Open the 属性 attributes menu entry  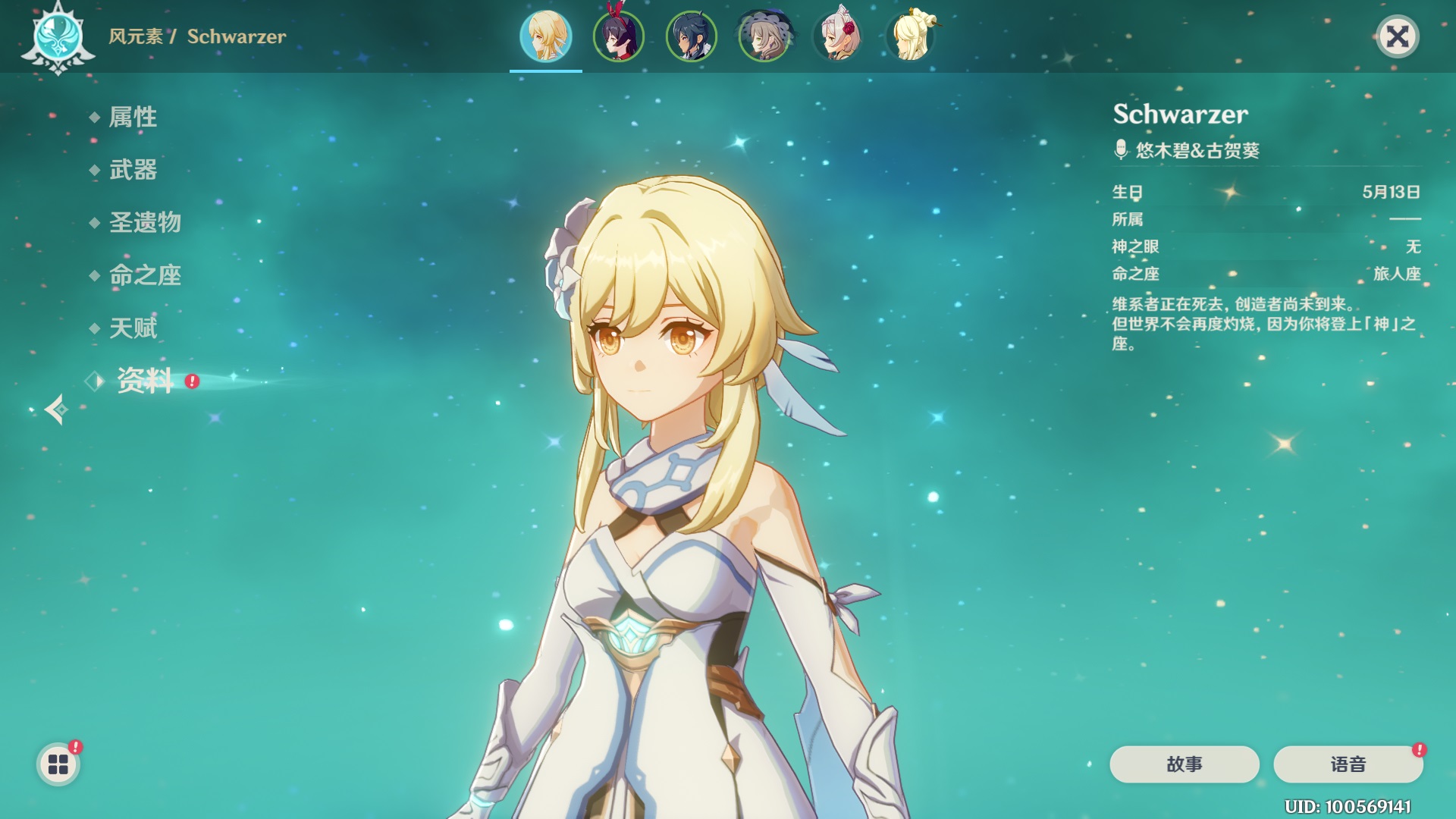click(x=133, y=117)
